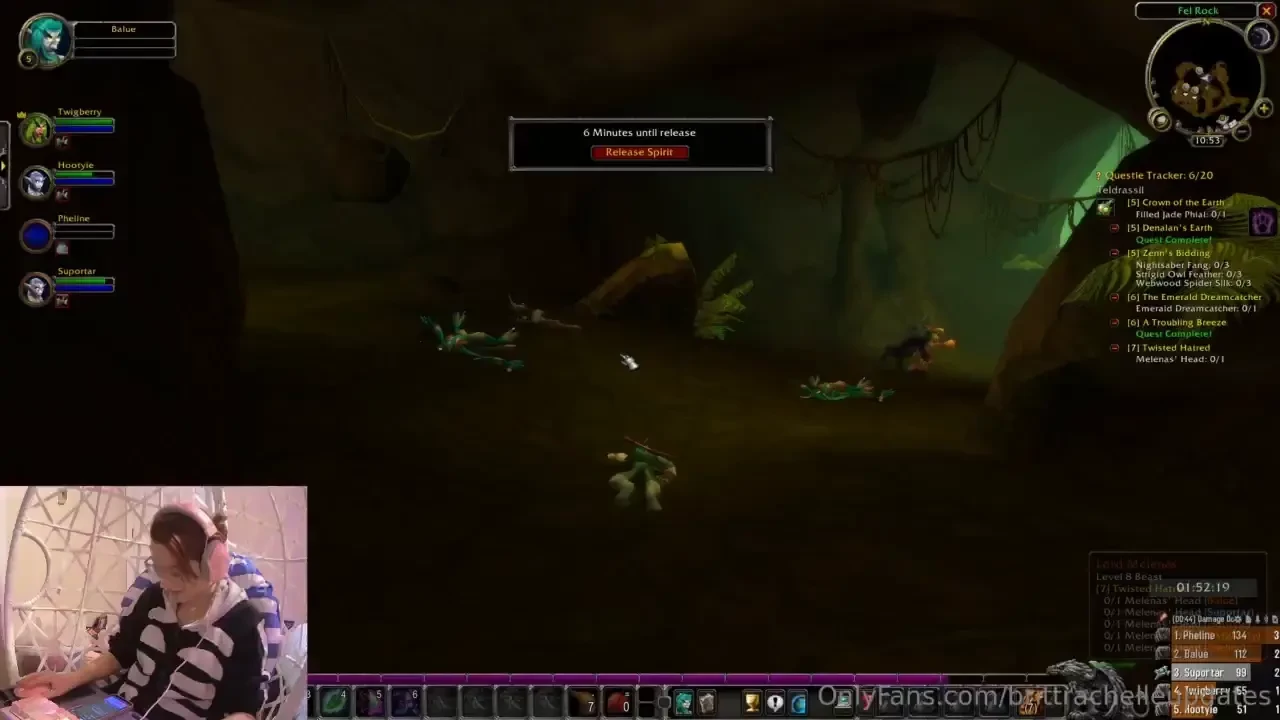The image size is (1280, 720).
Task: Collapse The Emerald Dreamcatcher quest entry
Action: [x=1114, y=297]
